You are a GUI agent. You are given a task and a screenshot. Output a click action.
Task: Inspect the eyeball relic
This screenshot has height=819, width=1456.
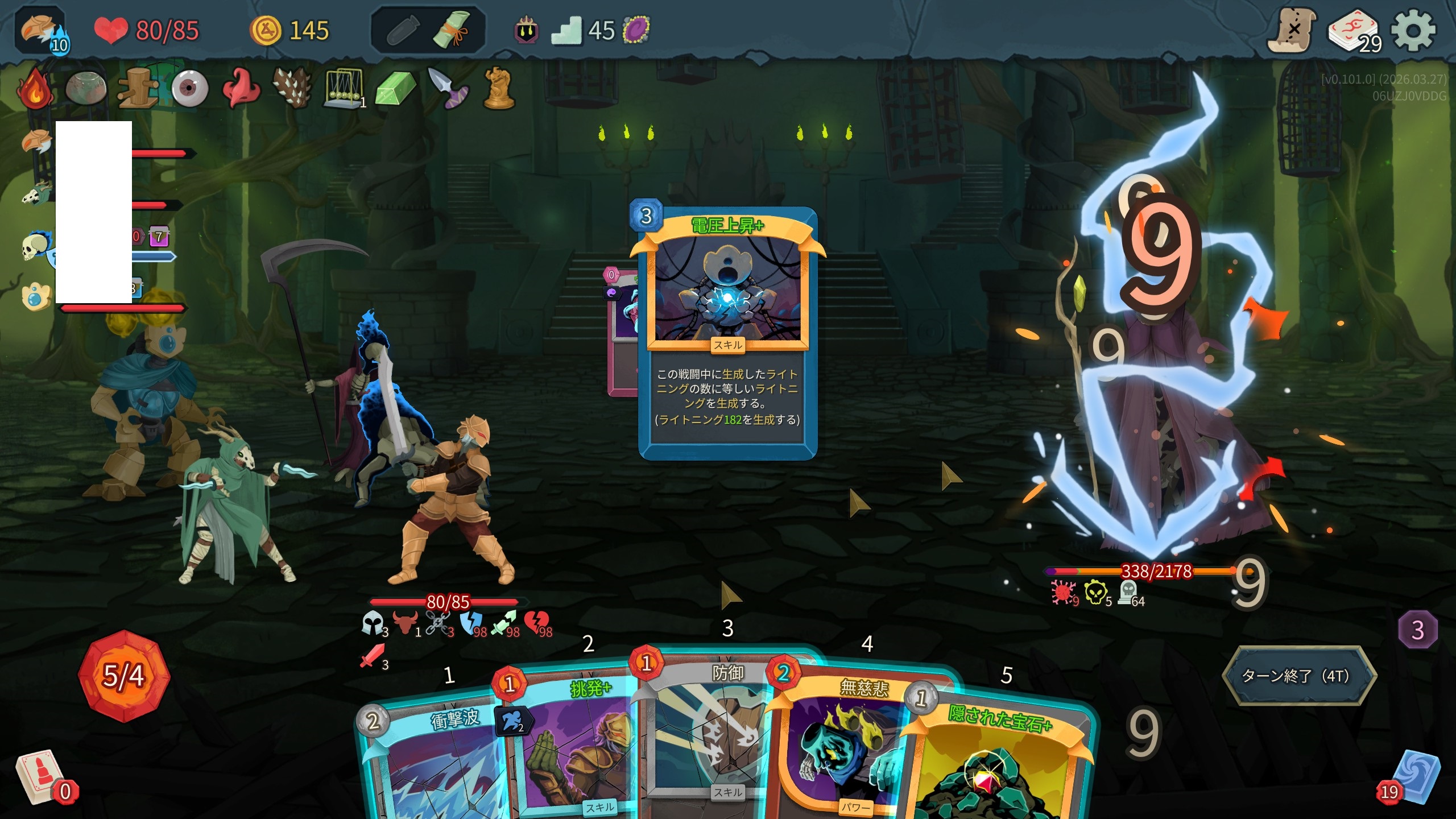[x=190, y=89]
